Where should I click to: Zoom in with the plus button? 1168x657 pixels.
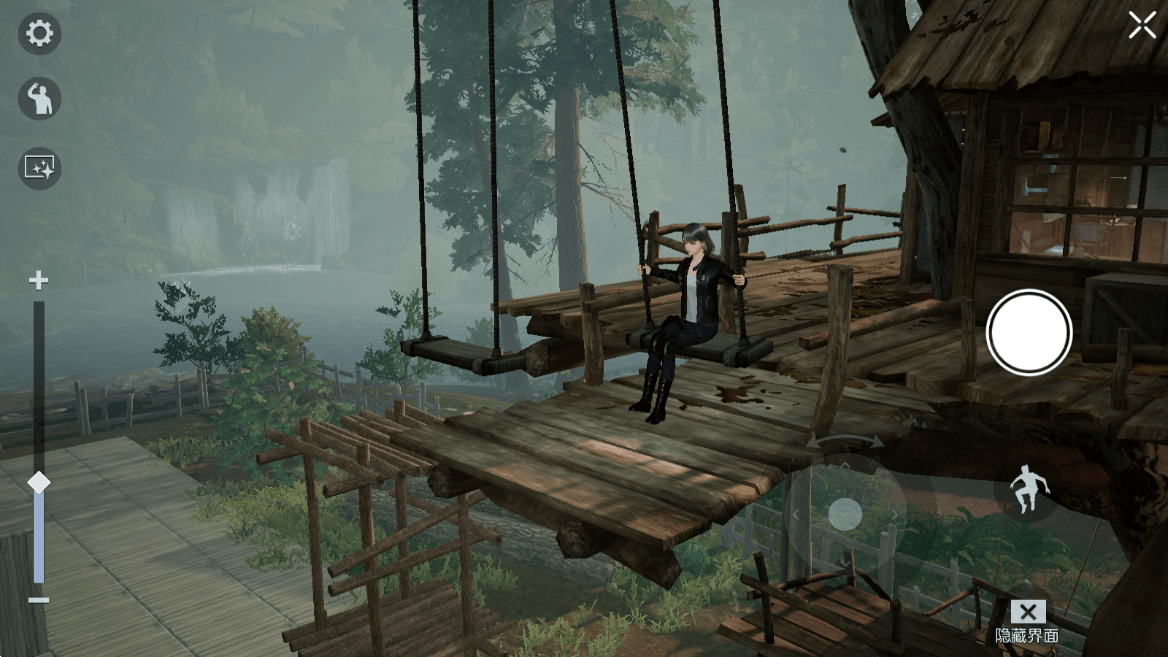tap(38, 281)
